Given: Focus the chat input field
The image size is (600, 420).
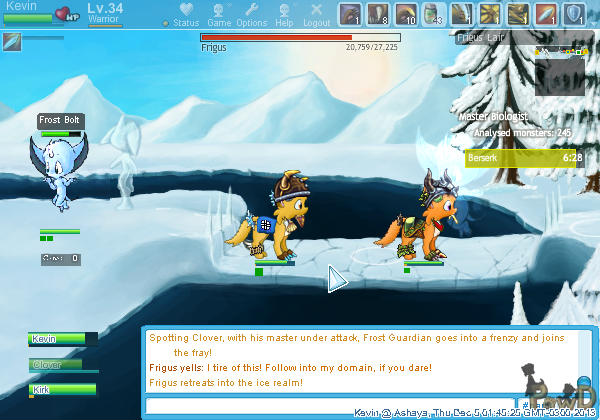Looking at the screenshot, I should point(330,405).
